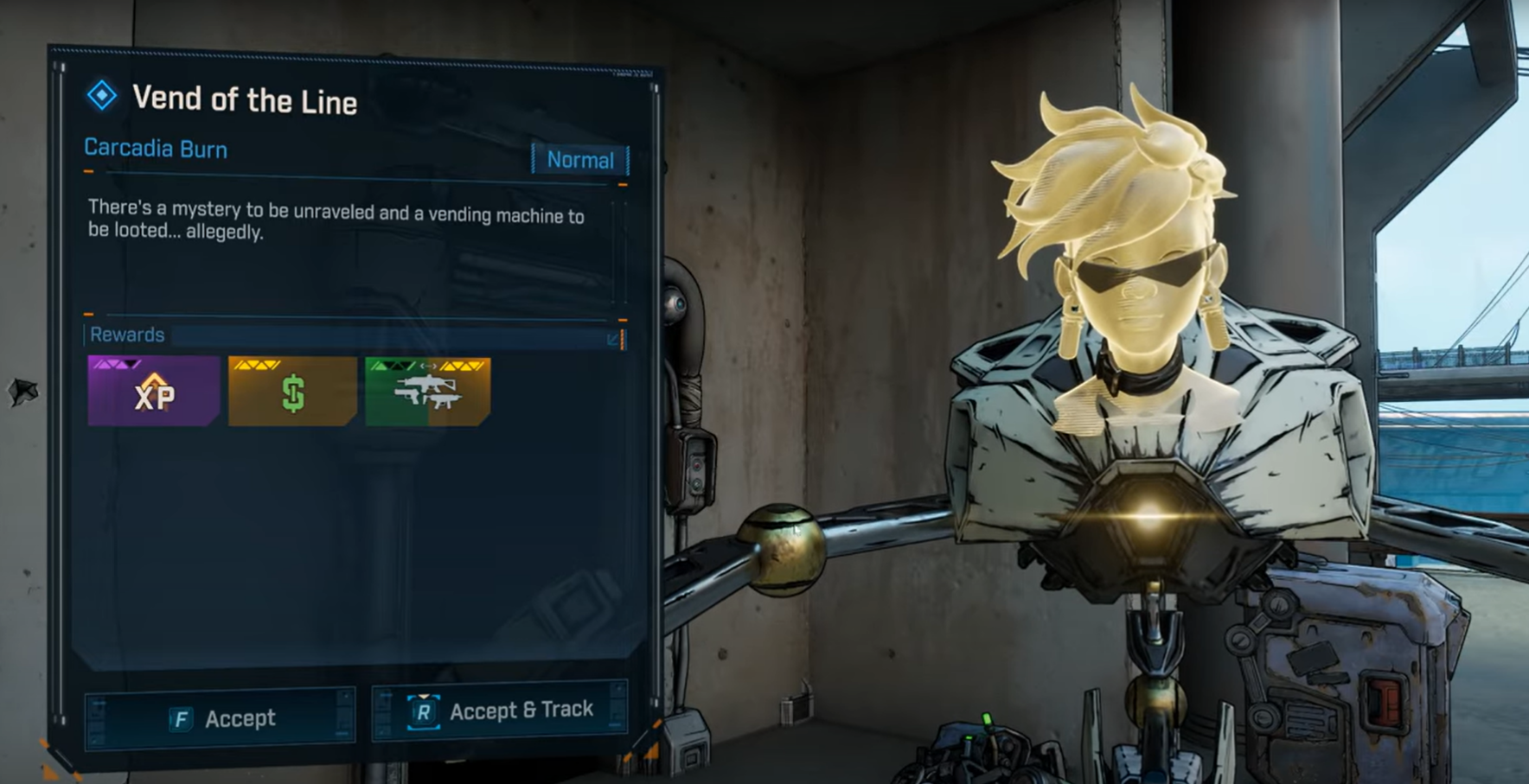Click the F key icon inside the Accept button
Screen dimensions: 1529x784
(180, 717)
